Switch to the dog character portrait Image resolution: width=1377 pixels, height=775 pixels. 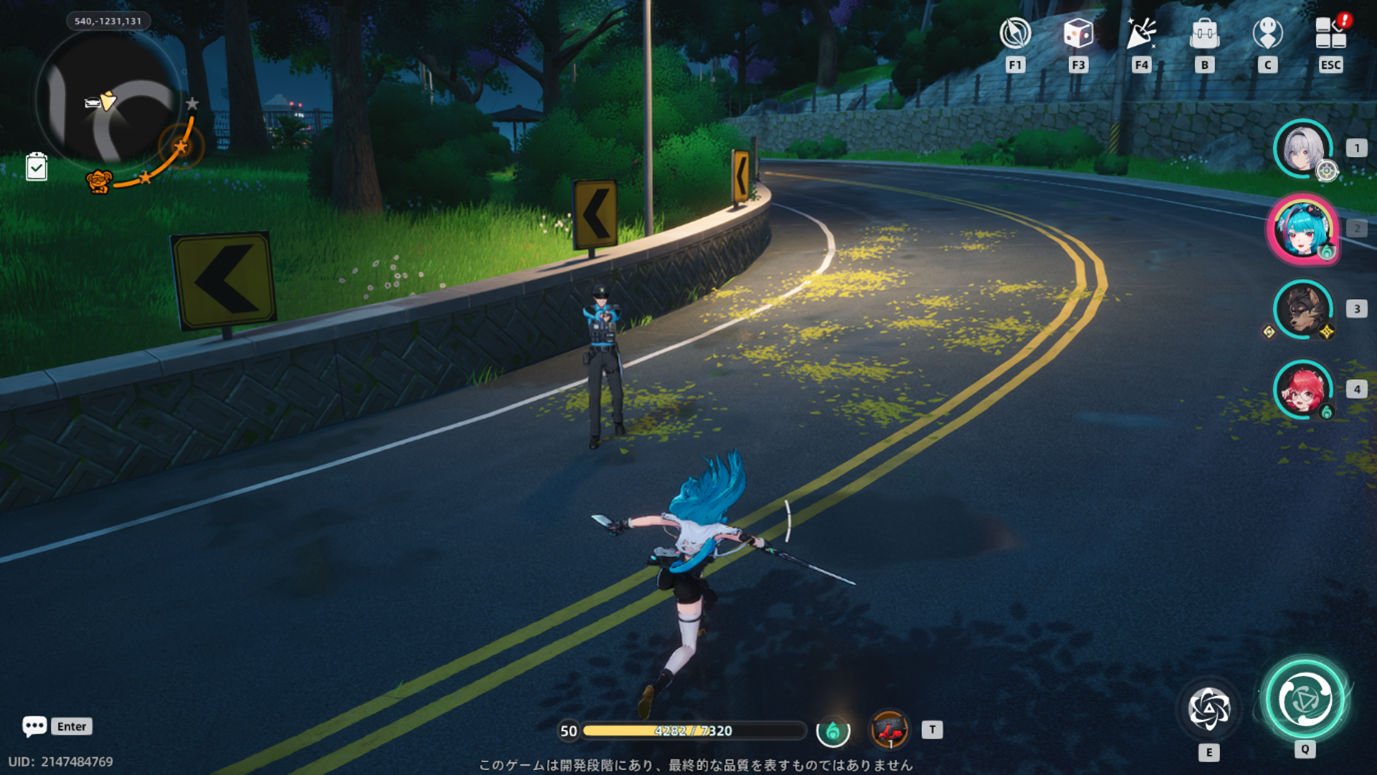1302,309
